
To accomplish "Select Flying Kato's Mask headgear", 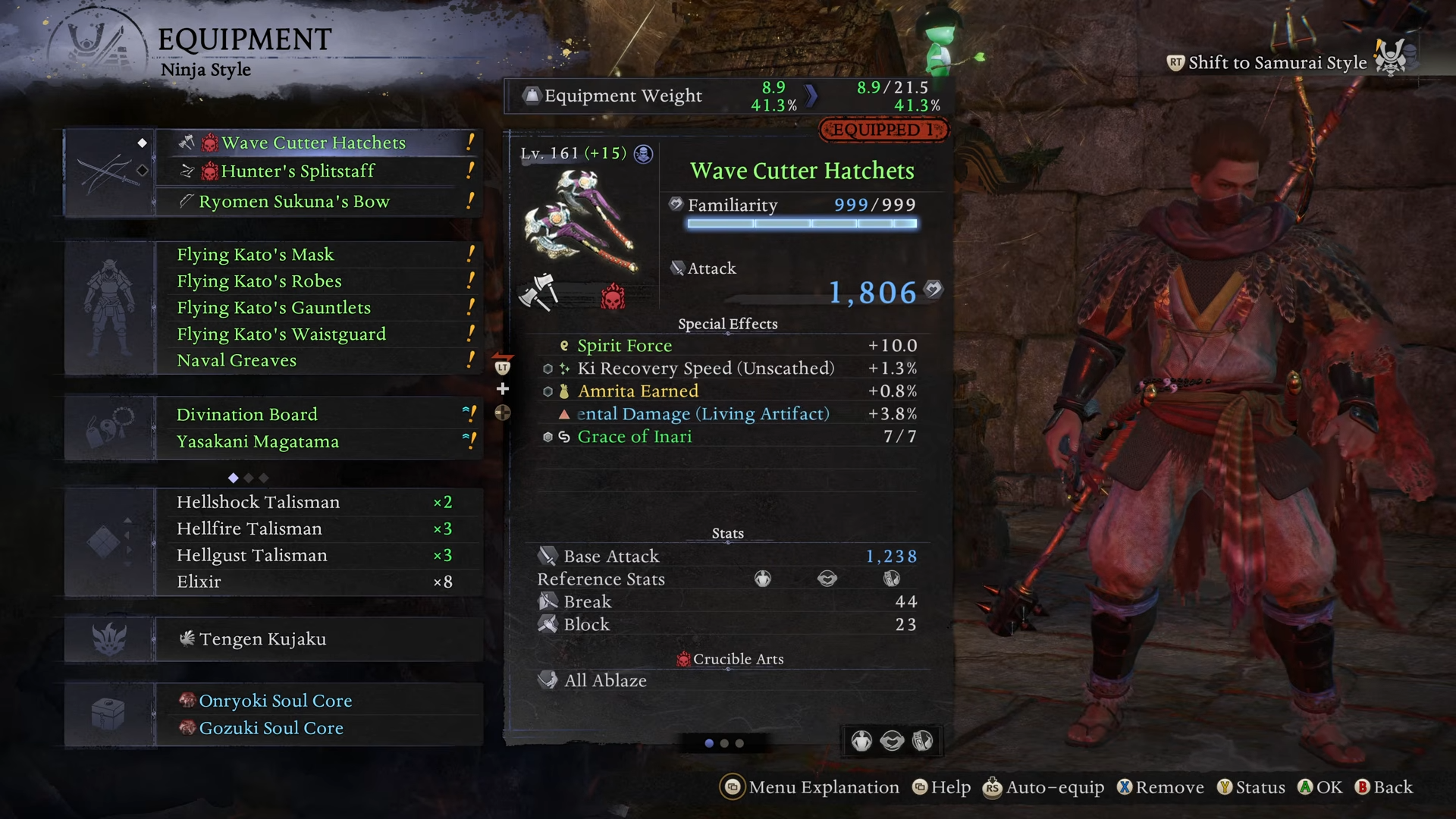I will point(256,255).
